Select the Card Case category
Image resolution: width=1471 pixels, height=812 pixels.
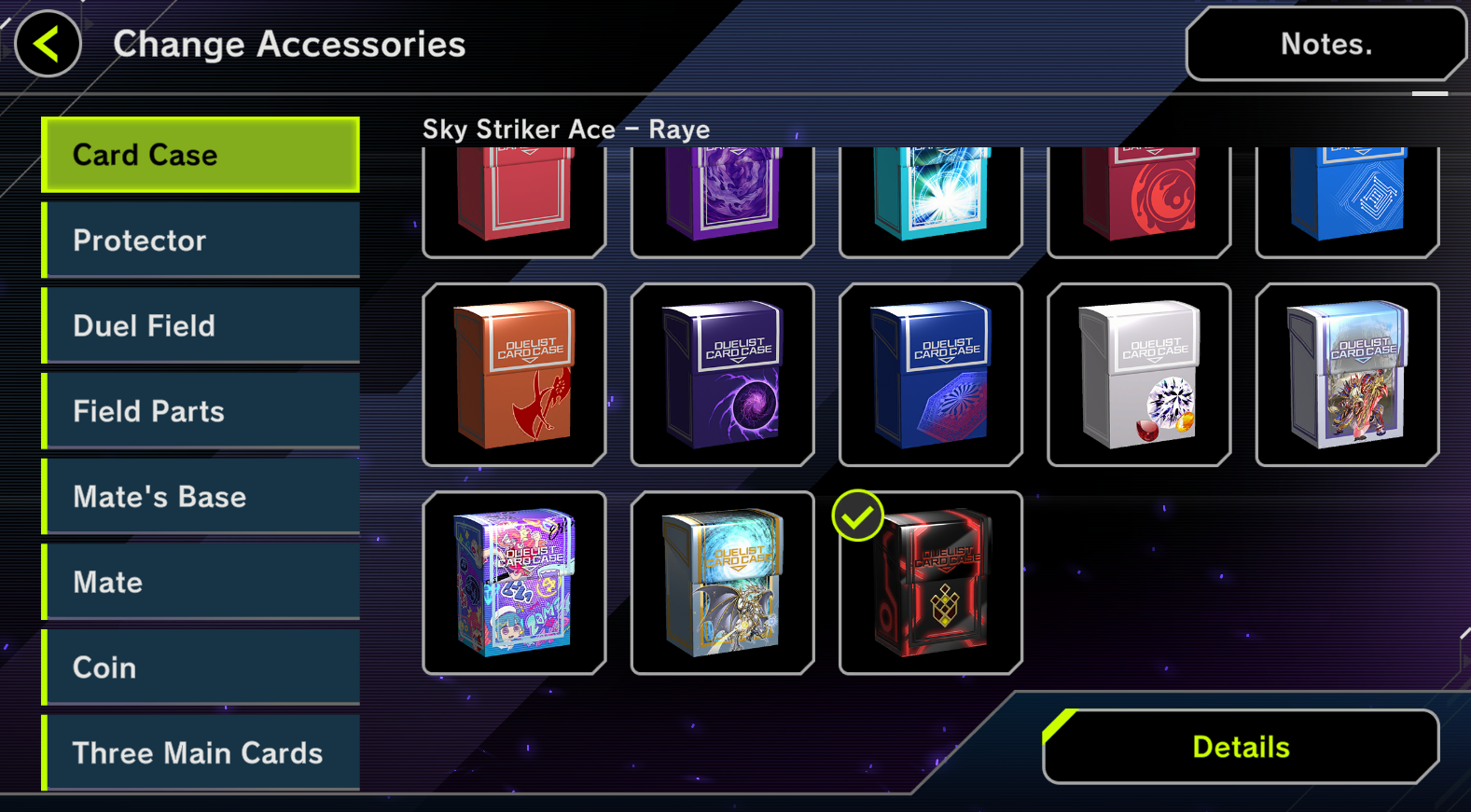201,155
